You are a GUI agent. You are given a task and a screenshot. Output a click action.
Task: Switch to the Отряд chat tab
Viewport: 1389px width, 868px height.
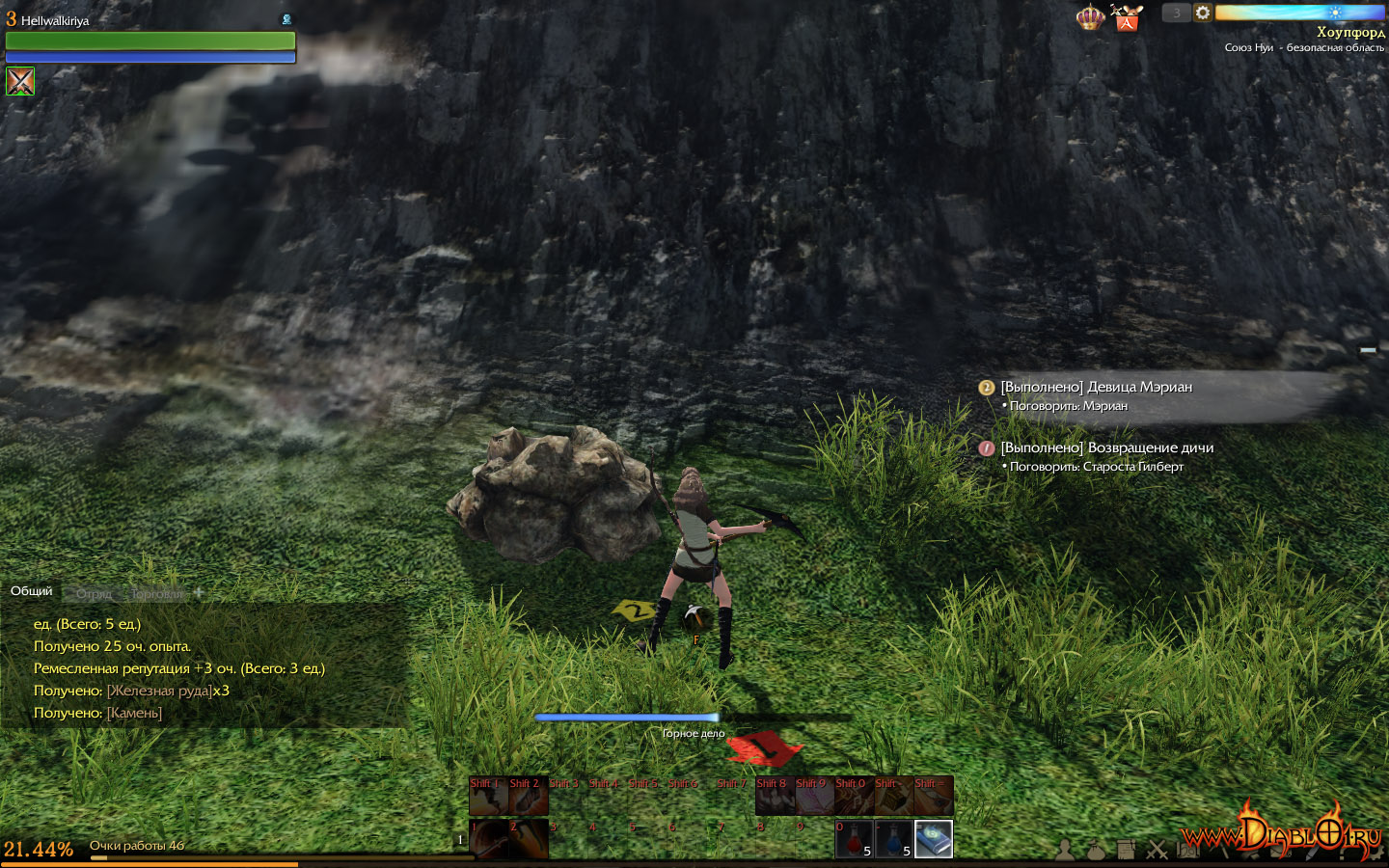coord(95,593)
